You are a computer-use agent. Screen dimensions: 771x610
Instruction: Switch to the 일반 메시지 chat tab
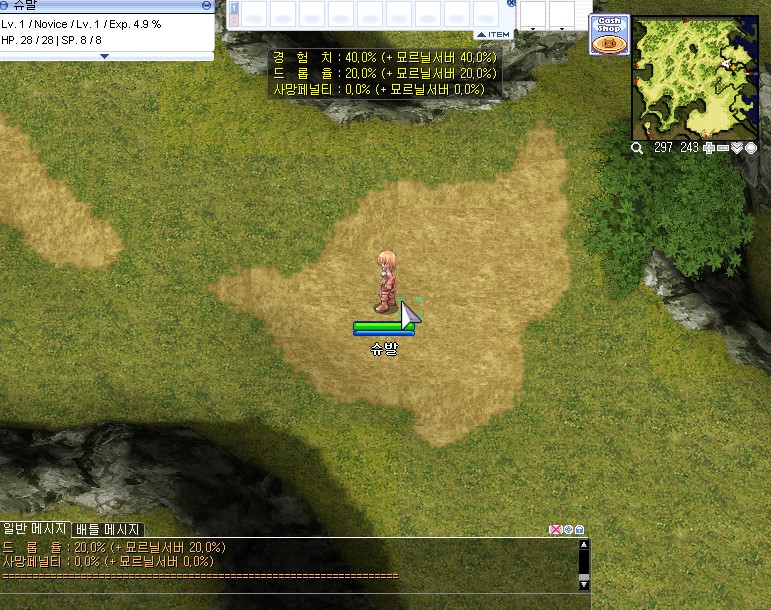pyautogui.click(x=35, y=529)
